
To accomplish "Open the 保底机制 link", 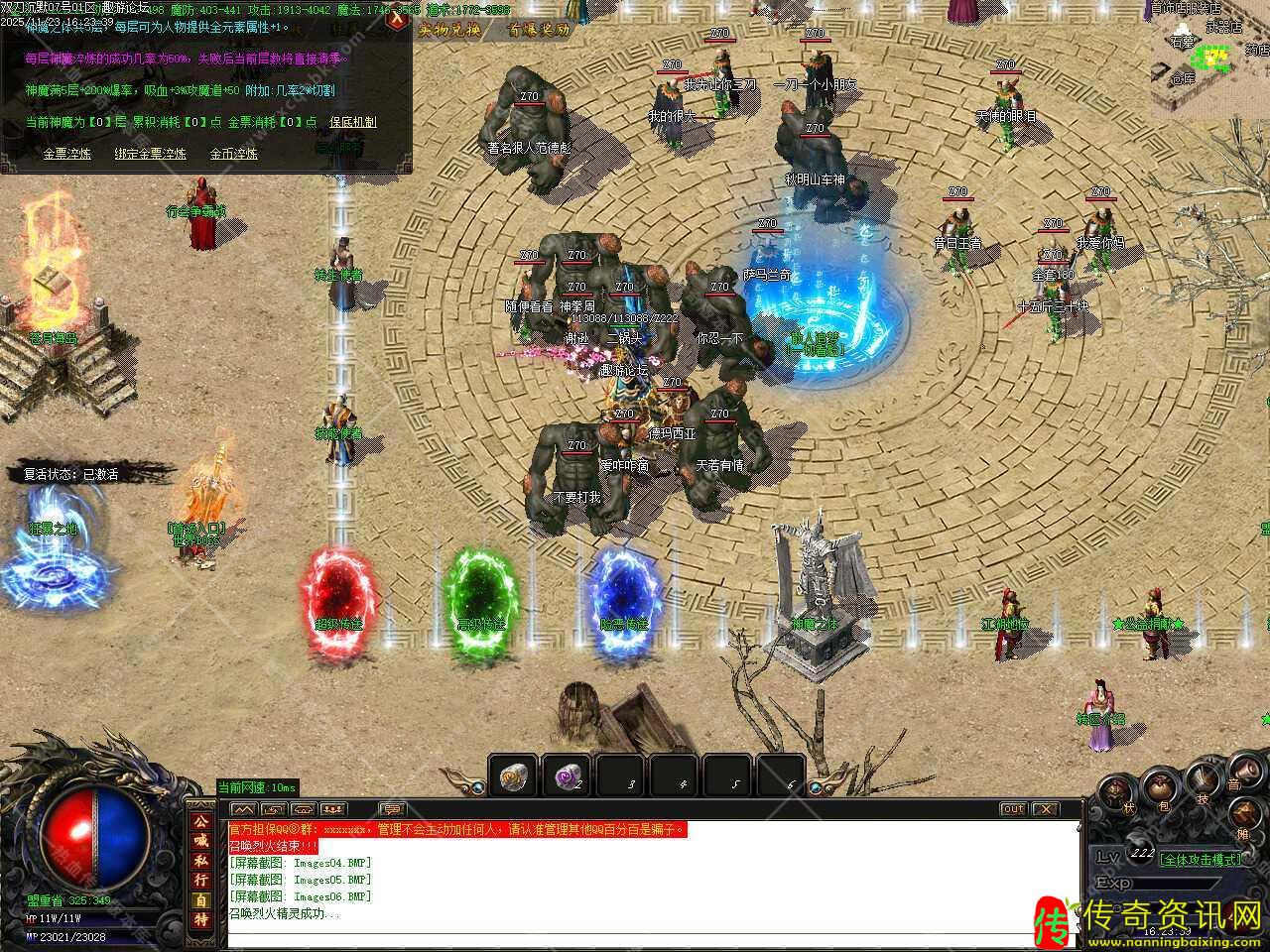I will coord(353,122).
